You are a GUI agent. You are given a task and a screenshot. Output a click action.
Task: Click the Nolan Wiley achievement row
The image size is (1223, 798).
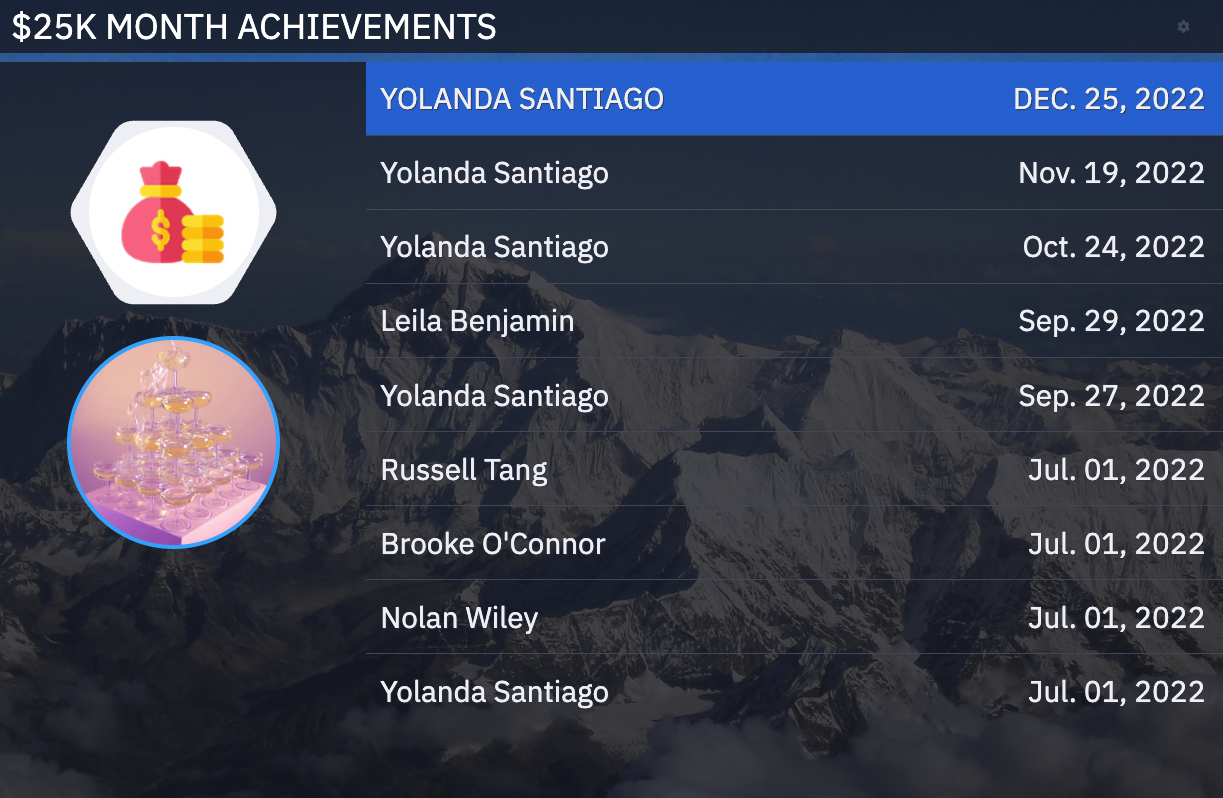[x=793, y=618]
